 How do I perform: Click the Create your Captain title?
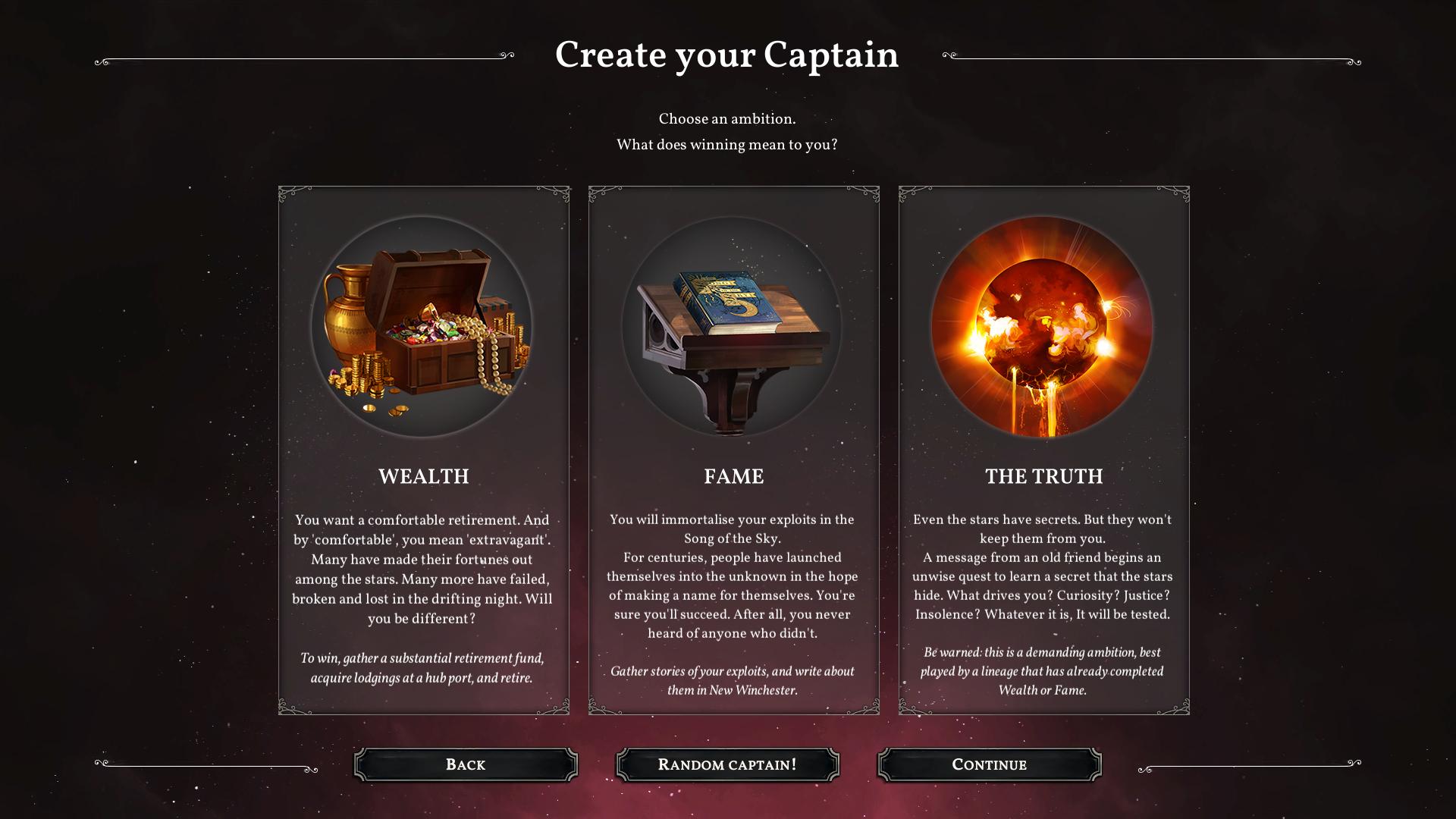tap(727, 55)
